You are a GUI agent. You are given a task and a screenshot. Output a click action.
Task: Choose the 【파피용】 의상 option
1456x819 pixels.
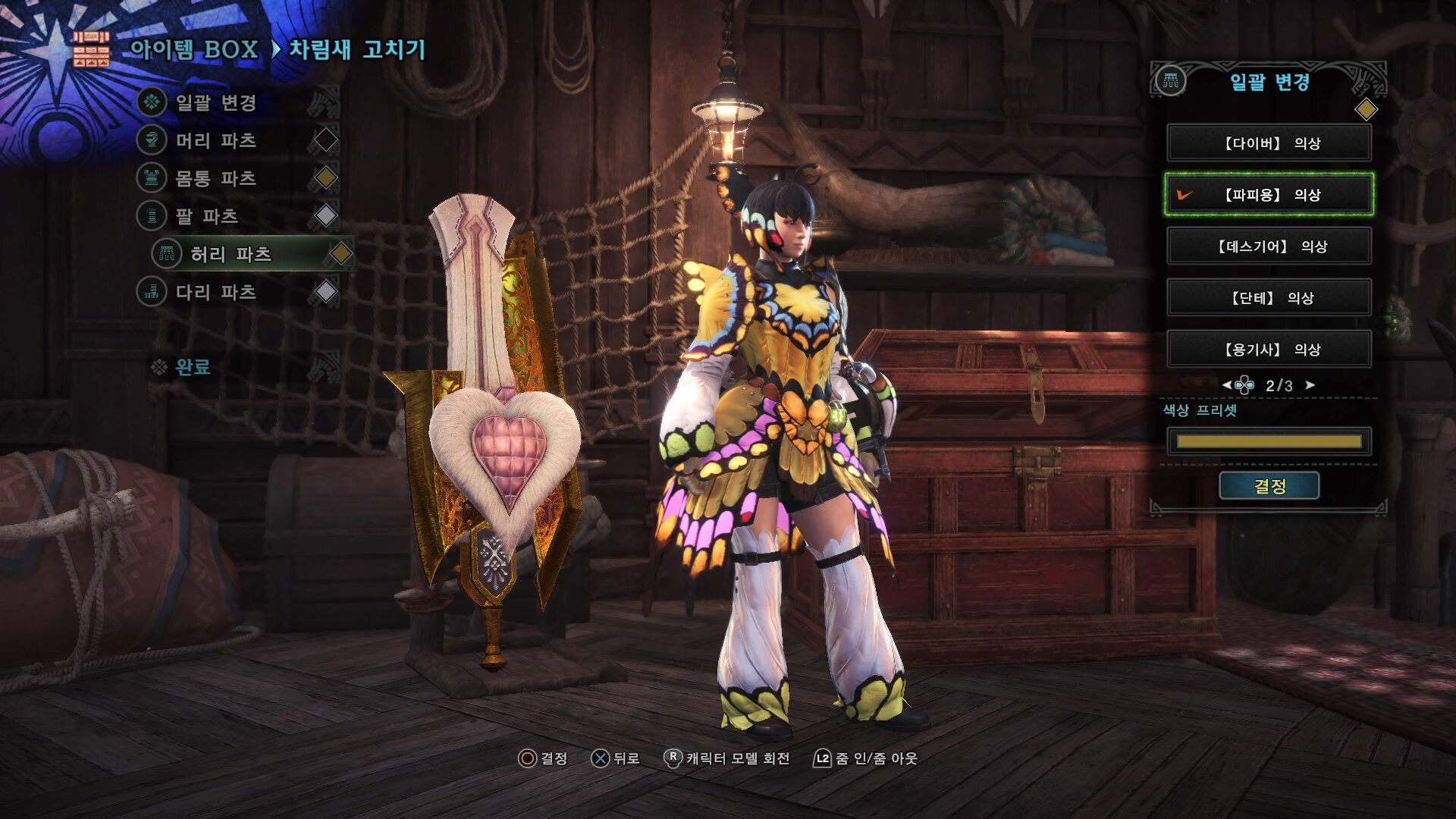(x=1269, y=195)
